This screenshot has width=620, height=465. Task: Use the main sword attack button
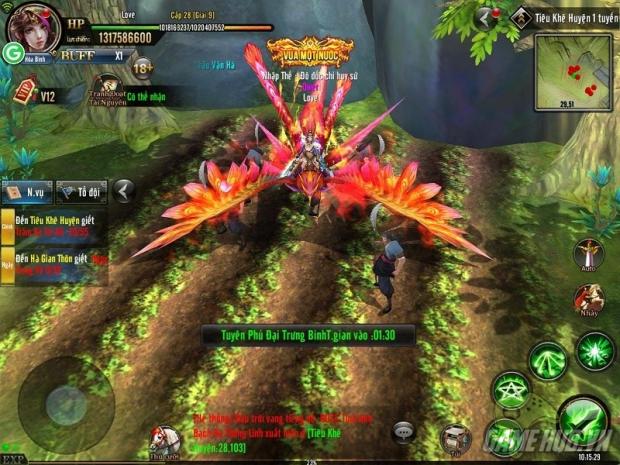click(581, 418)
